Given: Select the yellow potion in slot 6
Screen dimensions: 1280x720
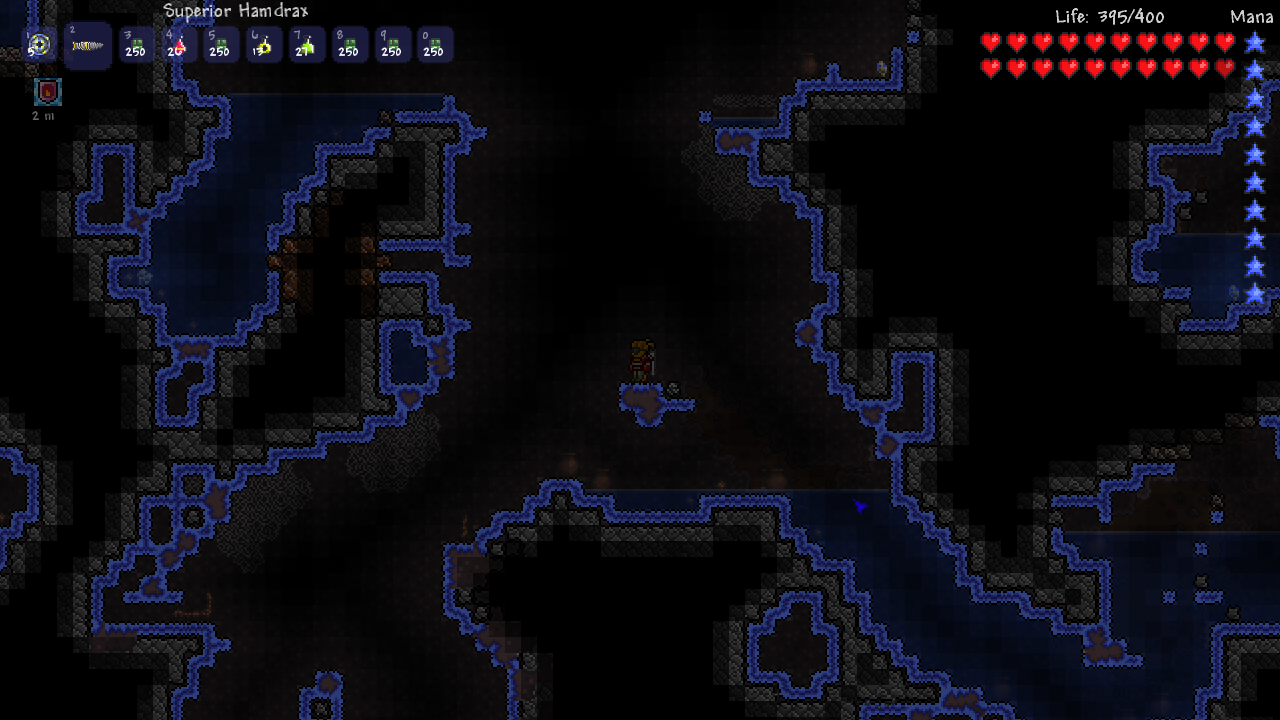Looking at the screenshot, I should [263, 46].
